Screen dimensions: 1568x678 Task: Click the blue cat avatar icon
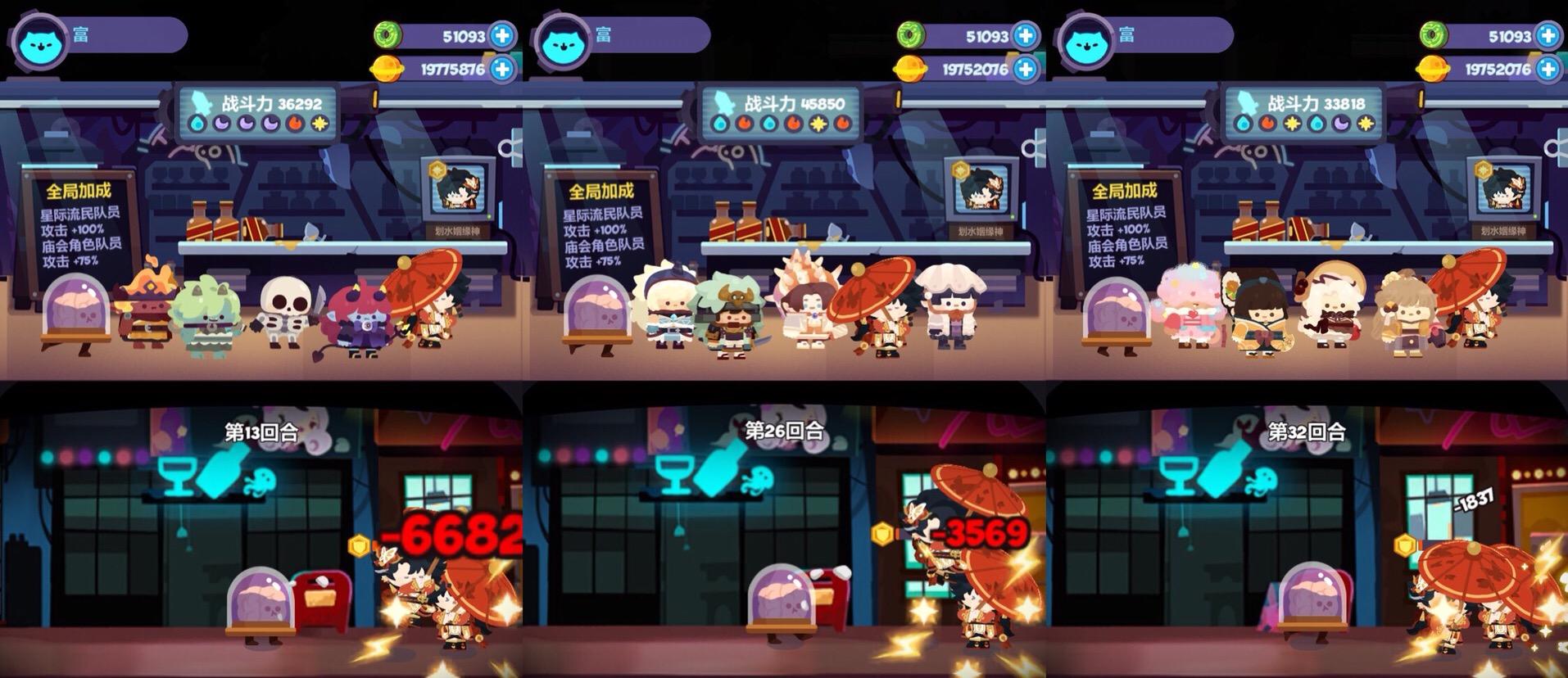tap(39, 37)
